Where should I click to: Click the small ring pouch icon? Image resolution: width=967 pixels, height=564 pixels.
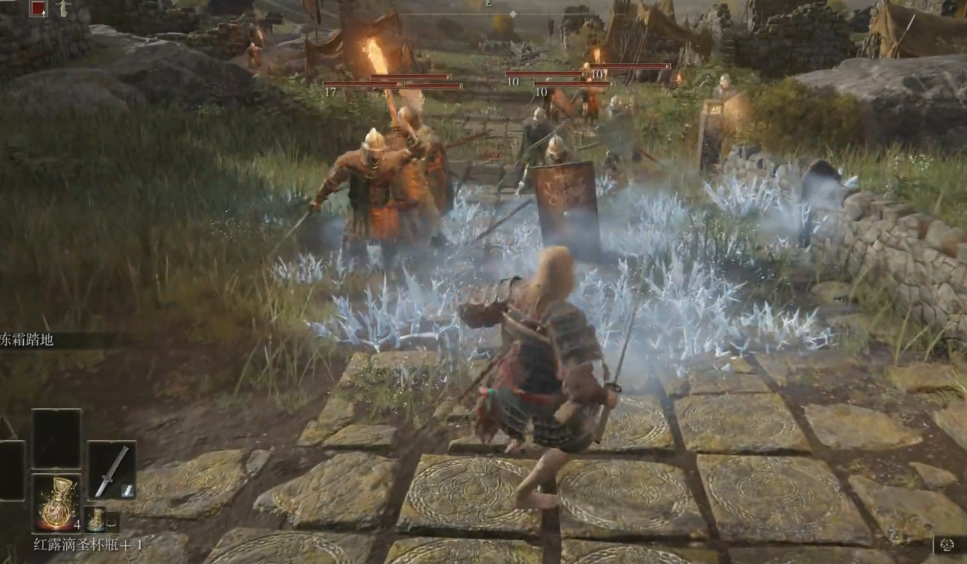point(112,521)
